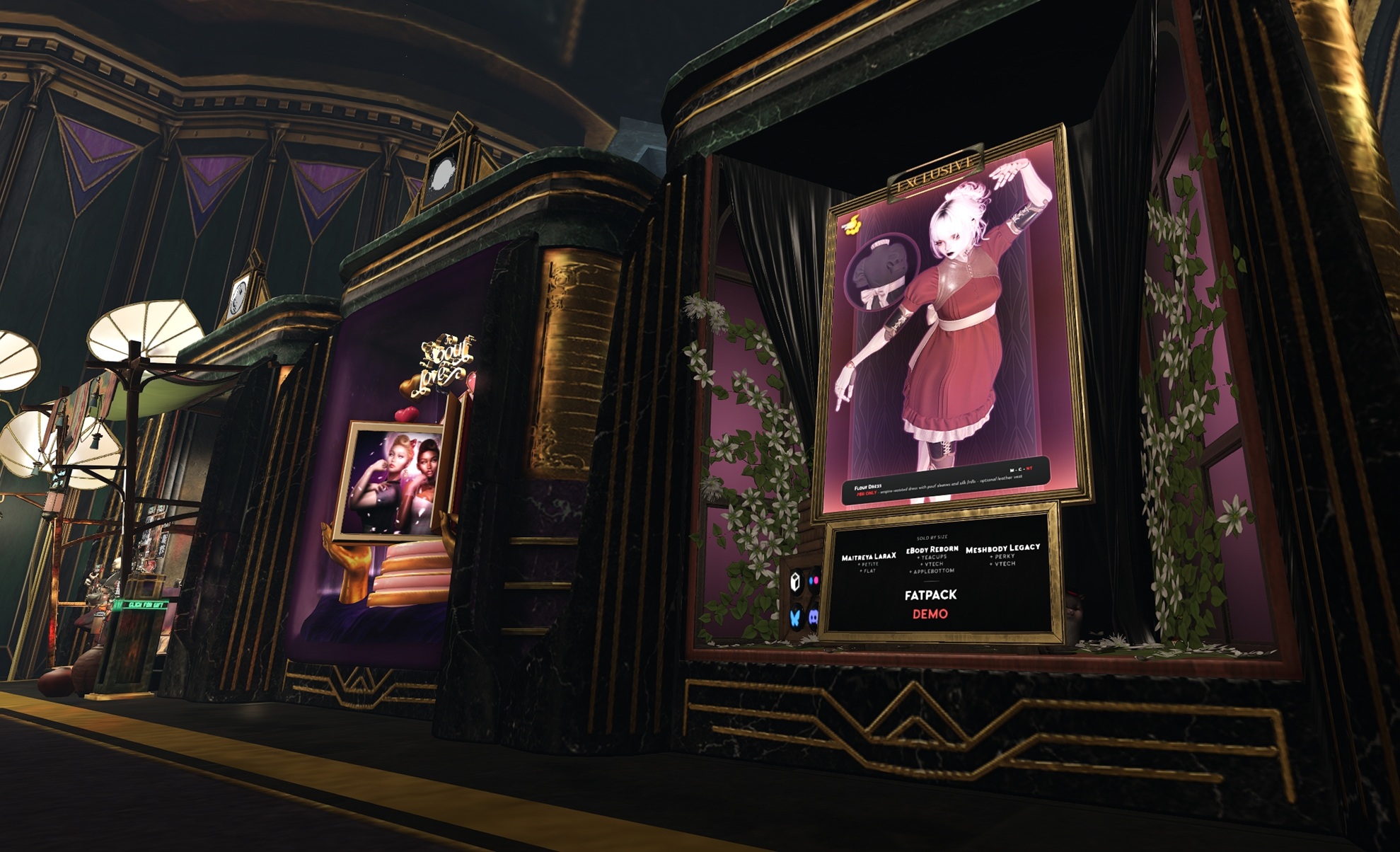Image resolution: width=1400 pixels, height=852 pixels.
Task: Activate the green 'Click for Gift' sign
Action: tap(144, 605)
